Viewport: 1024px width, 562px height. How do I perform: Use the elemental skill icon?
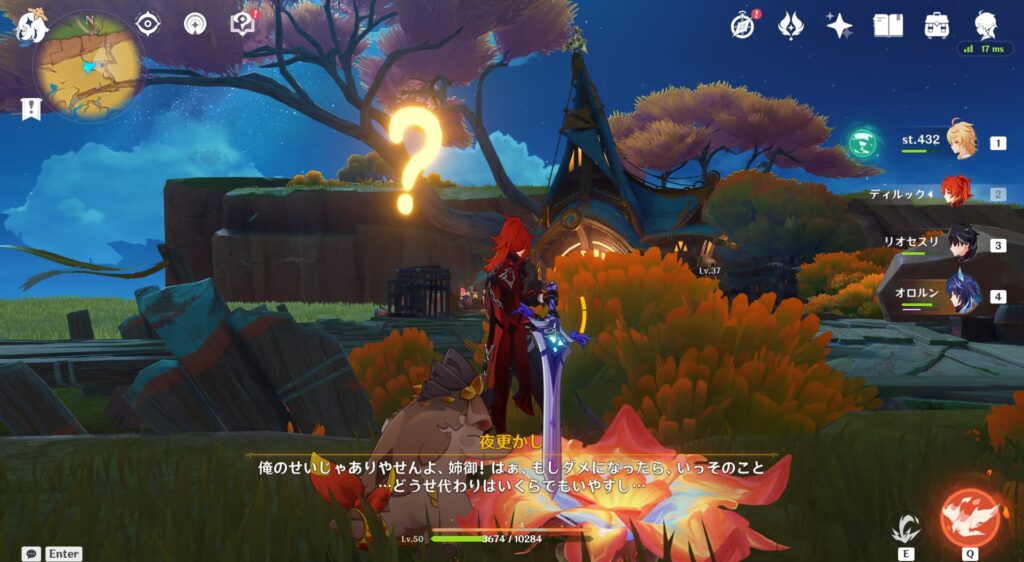pos(906,526)
